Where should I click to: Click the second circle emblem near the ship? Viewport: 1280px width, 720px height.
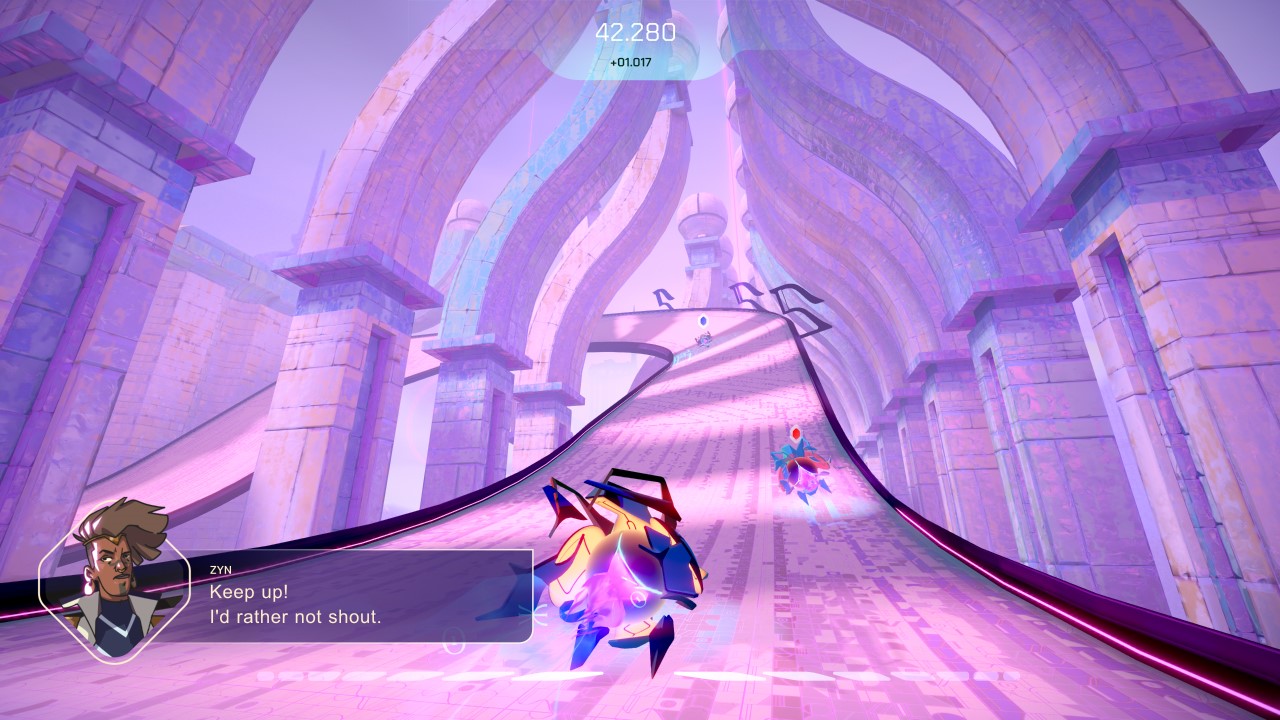638,599
